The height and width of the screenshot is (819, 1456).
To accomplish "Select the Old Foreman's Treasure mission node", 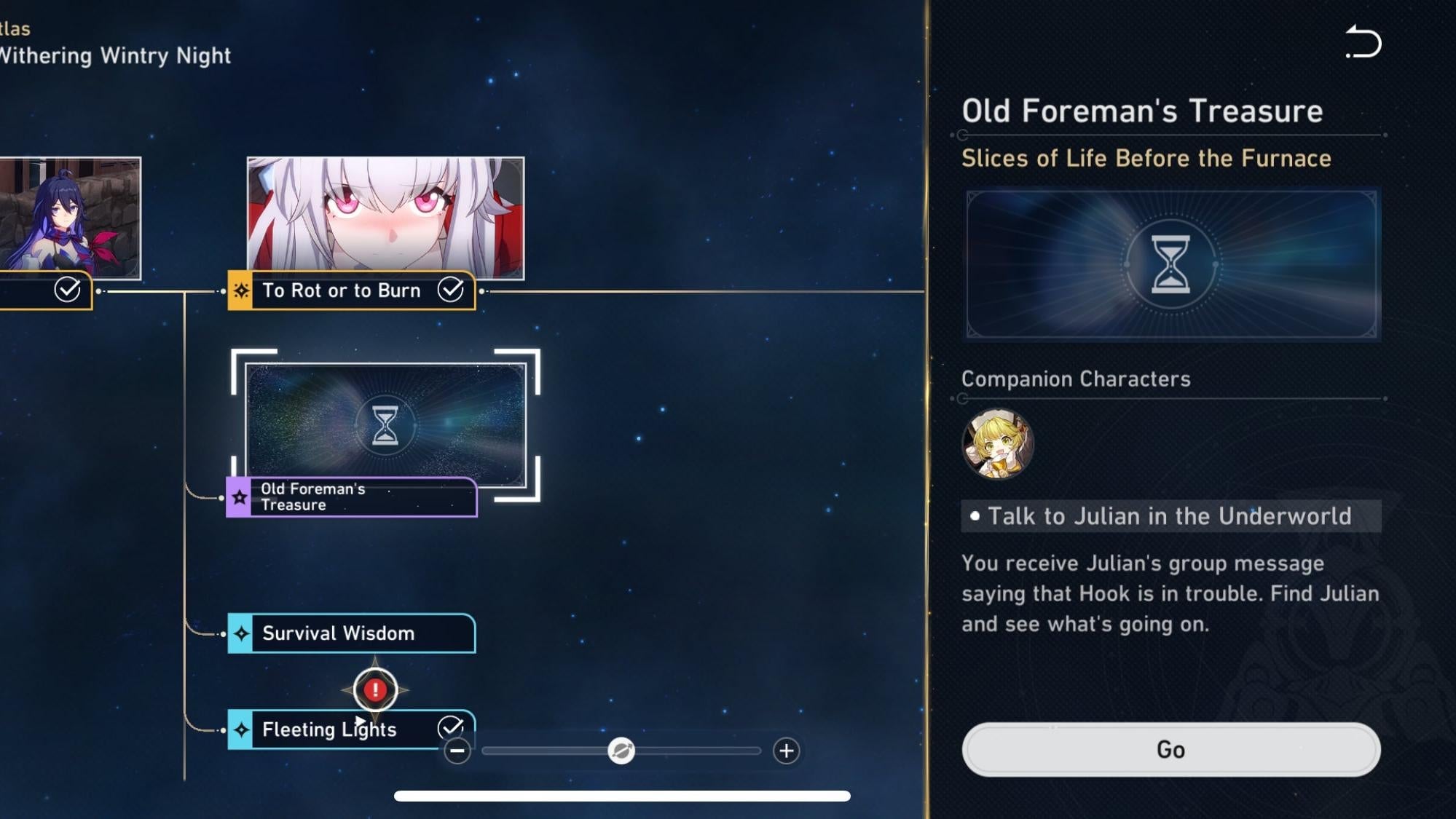I will pos(350,497).
